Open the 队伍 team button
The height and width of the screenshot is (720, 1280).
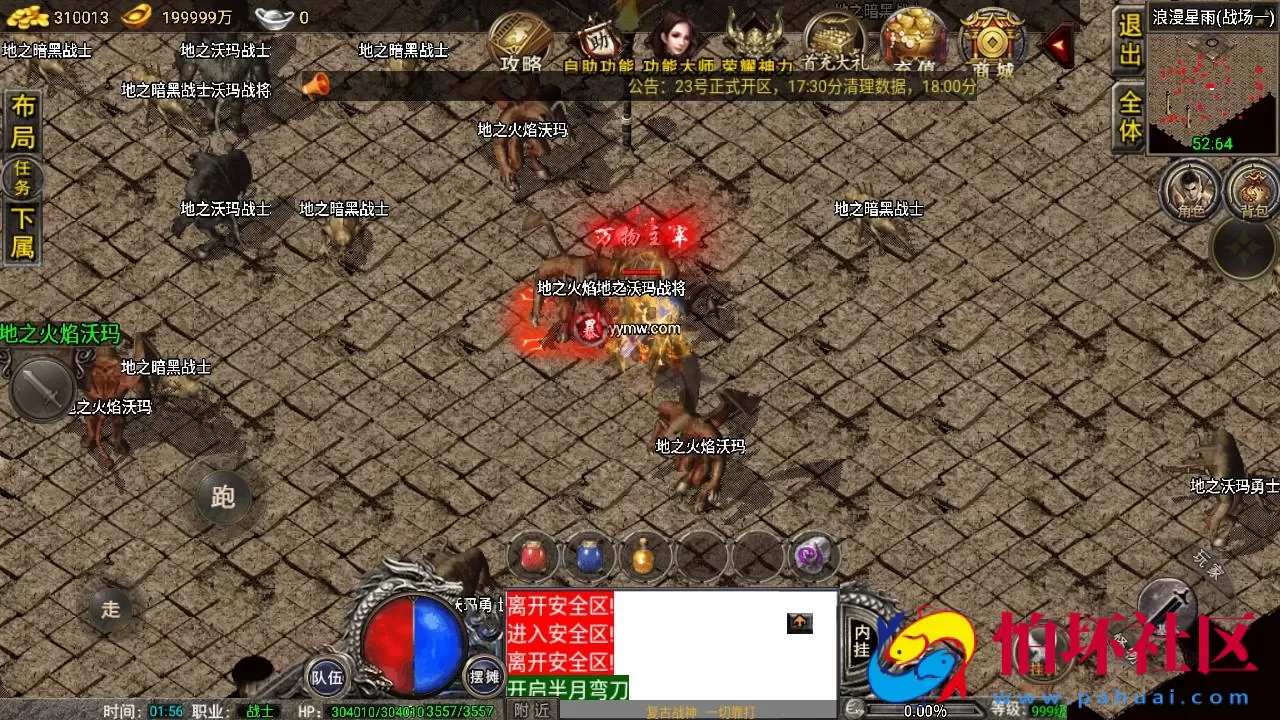pos(328,677)
